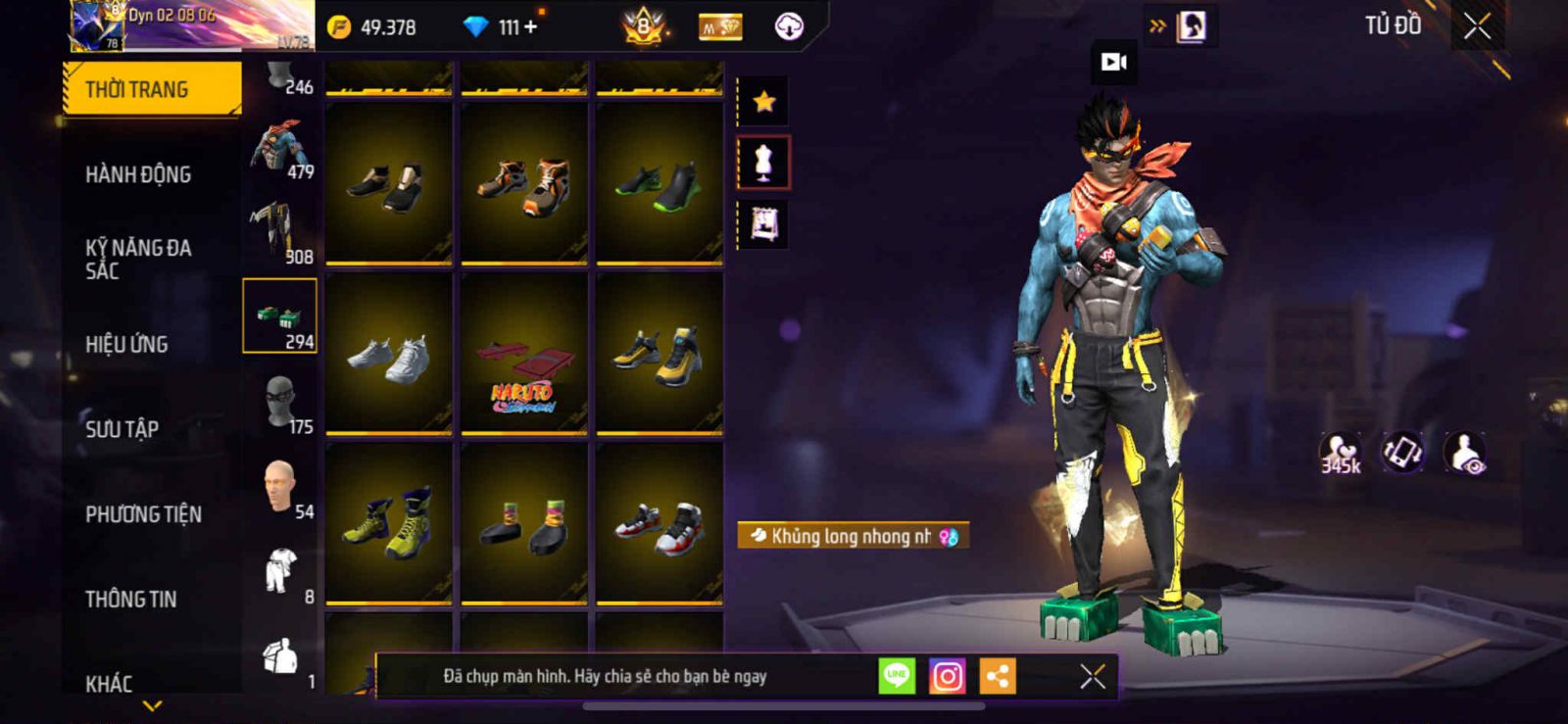Dismiss the screenshot share banner
Image resolution: width=1568 pixels, height=724 pixels.
[1093, 676]
